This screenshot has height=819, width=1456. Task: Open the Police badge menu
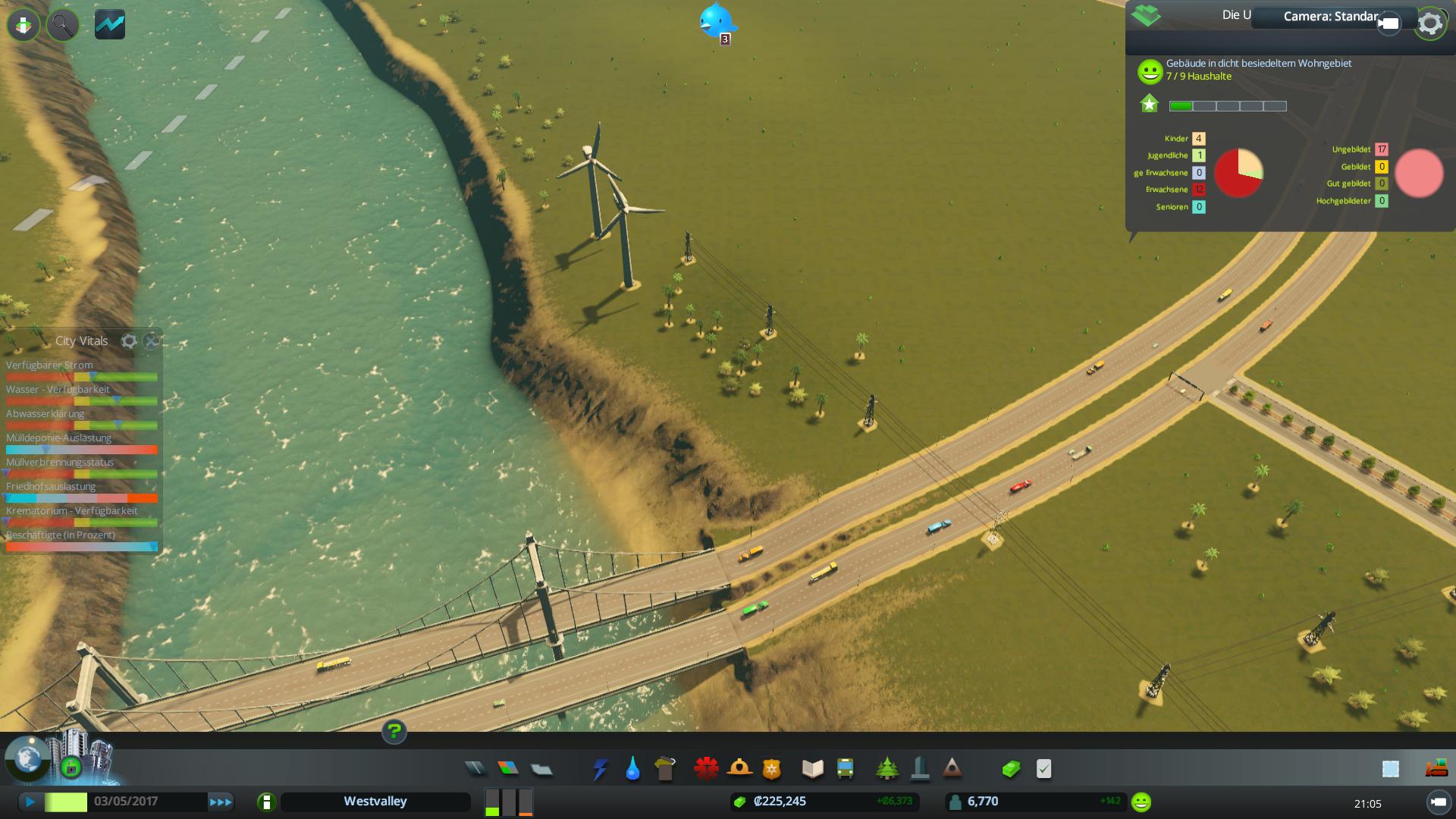(772, 769)
